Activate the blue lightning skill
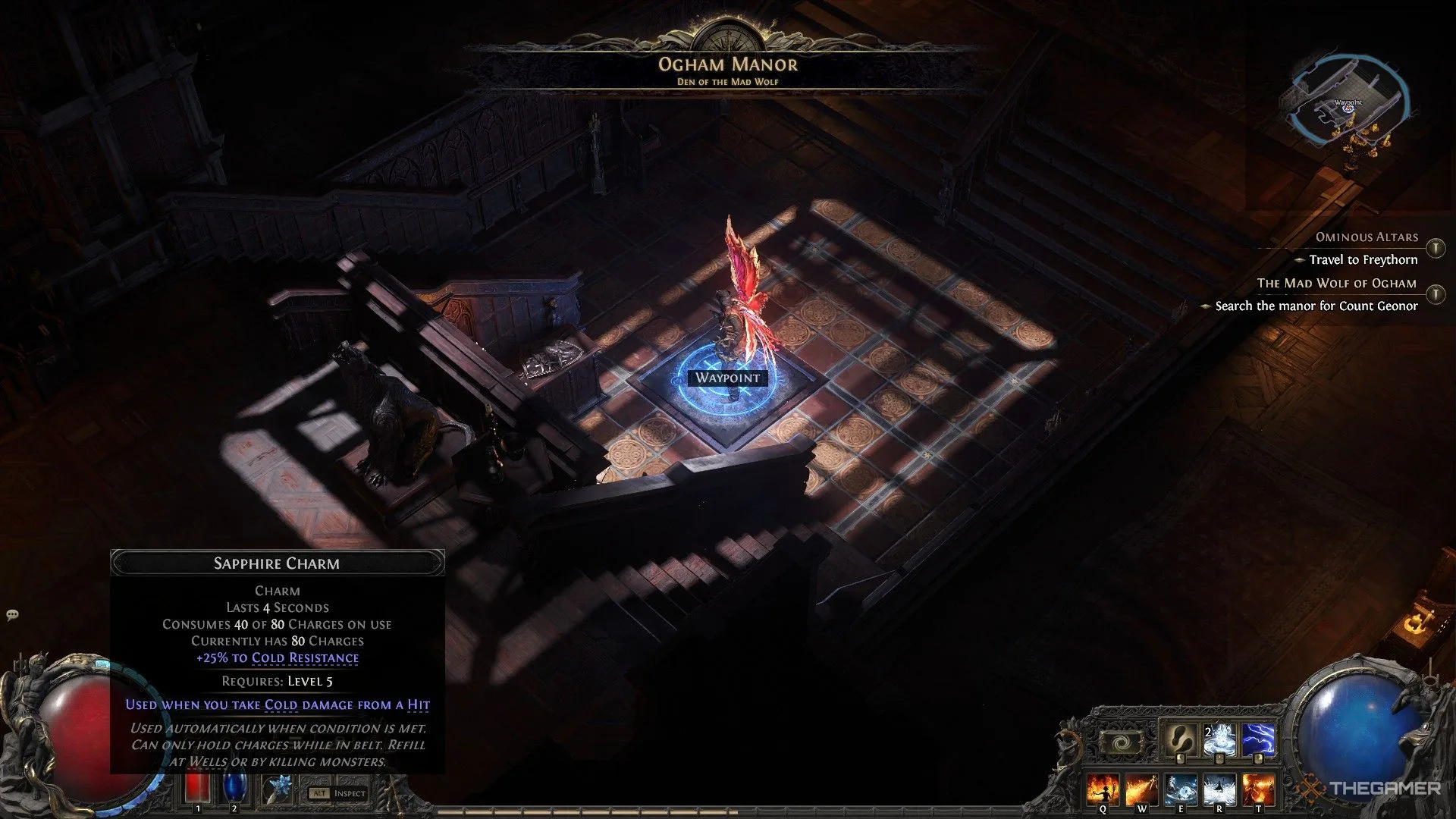 tap(1259, 740)
